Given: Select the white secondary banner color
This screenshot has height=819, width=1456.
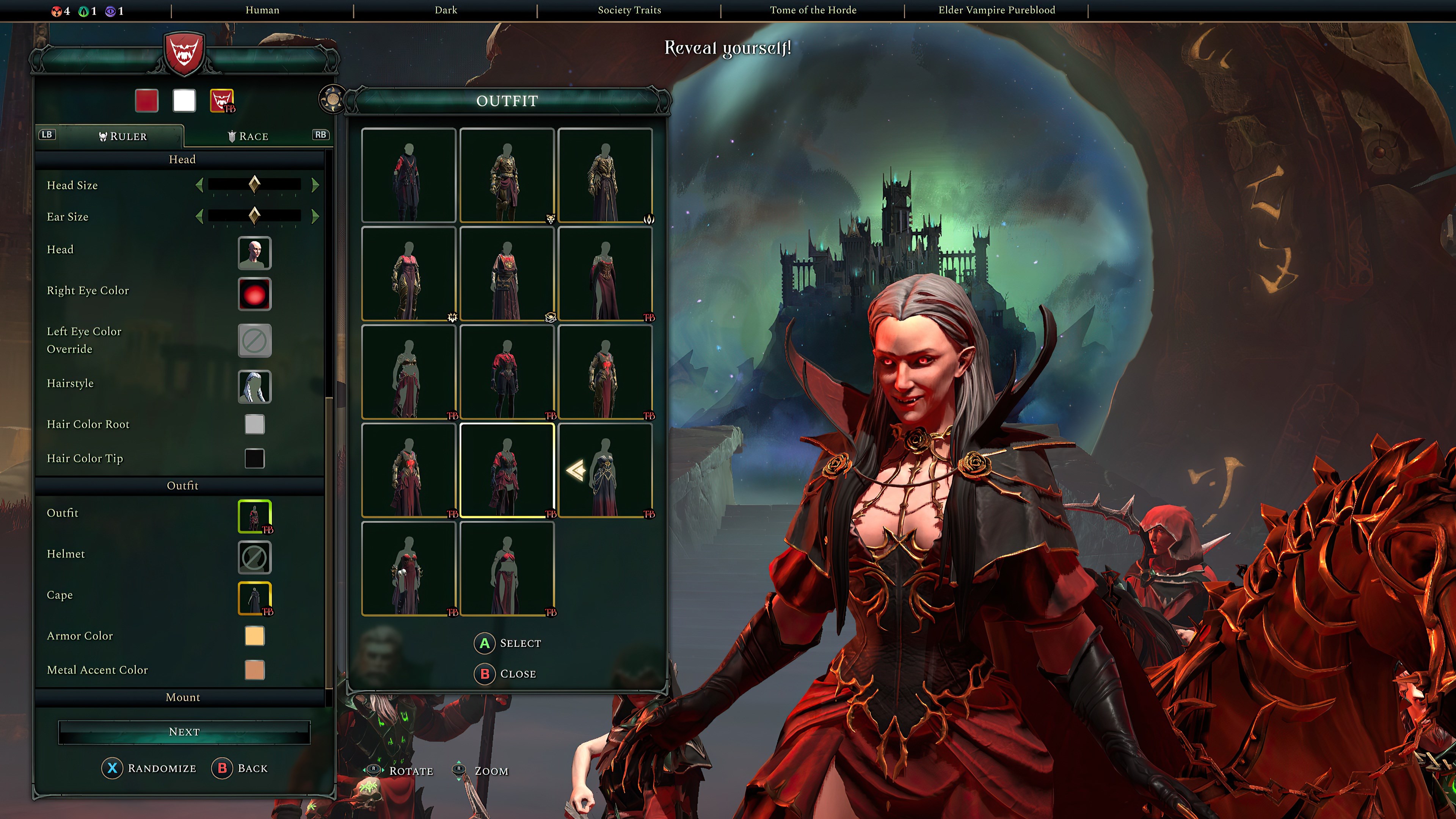Looking at the screenshot, I should coord(184,100).
